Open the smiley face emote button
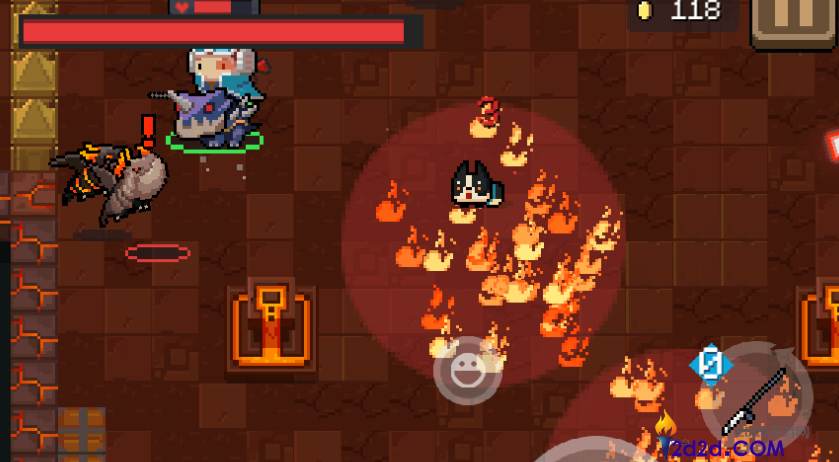 (466, 372)
